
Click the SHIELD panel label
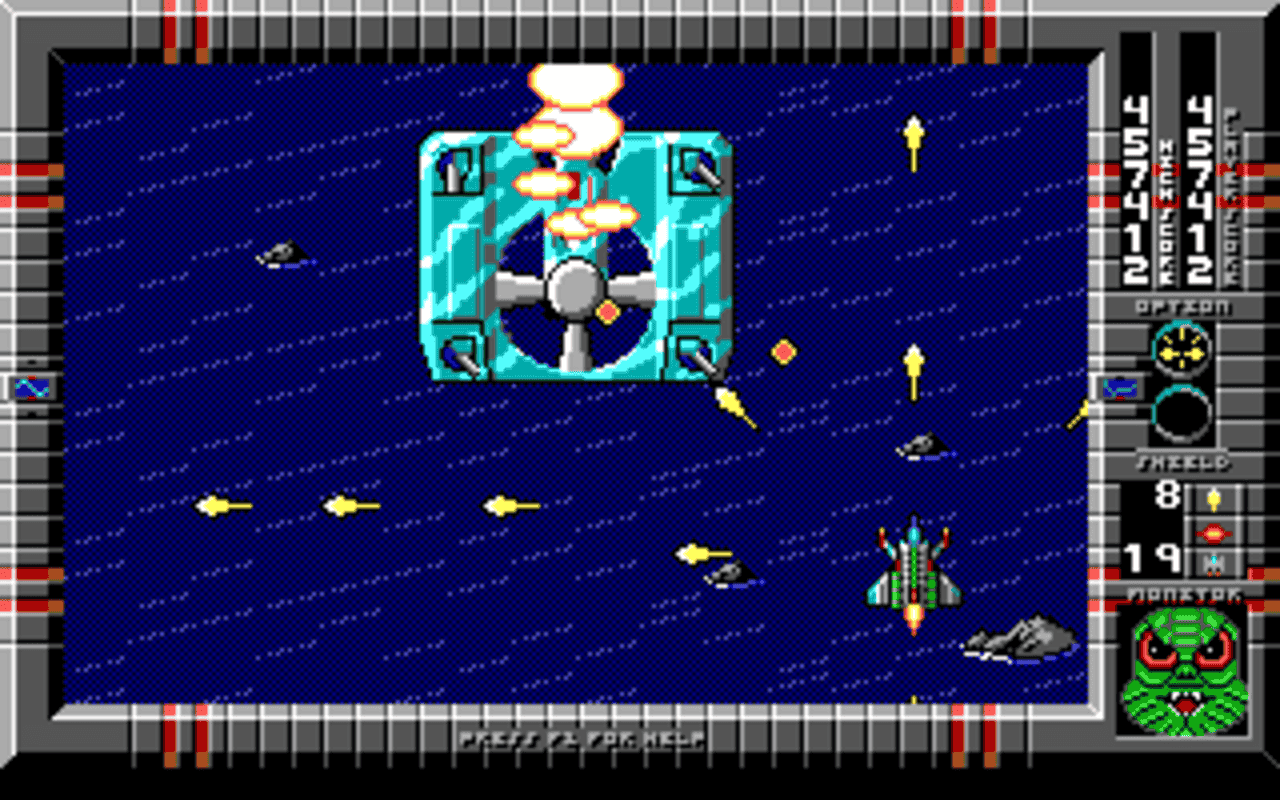tap(1182, 462)
